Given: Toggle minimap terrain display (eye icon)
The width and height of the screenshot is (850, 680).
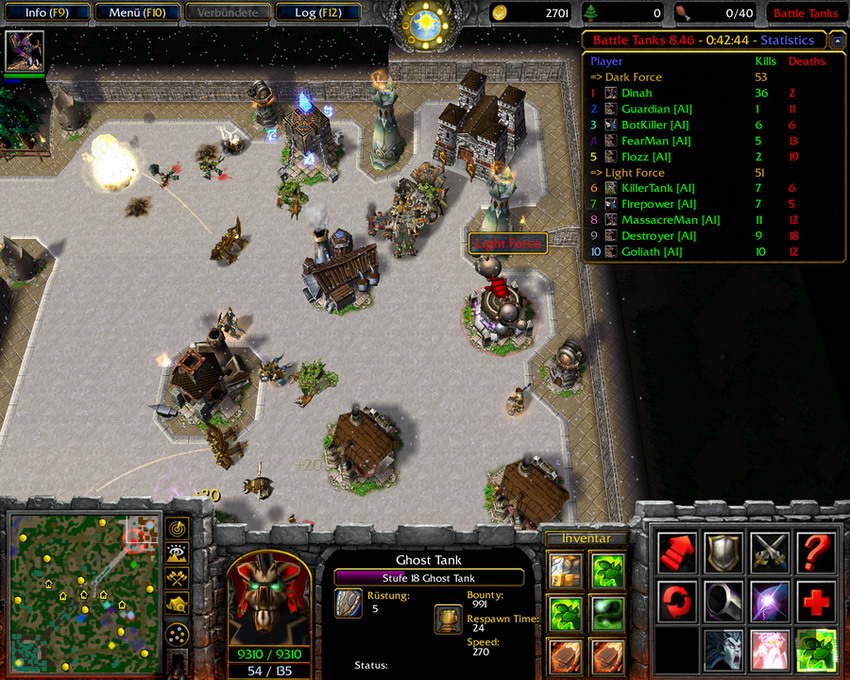Looking at the screenshot, I should [x=178, y=553].
